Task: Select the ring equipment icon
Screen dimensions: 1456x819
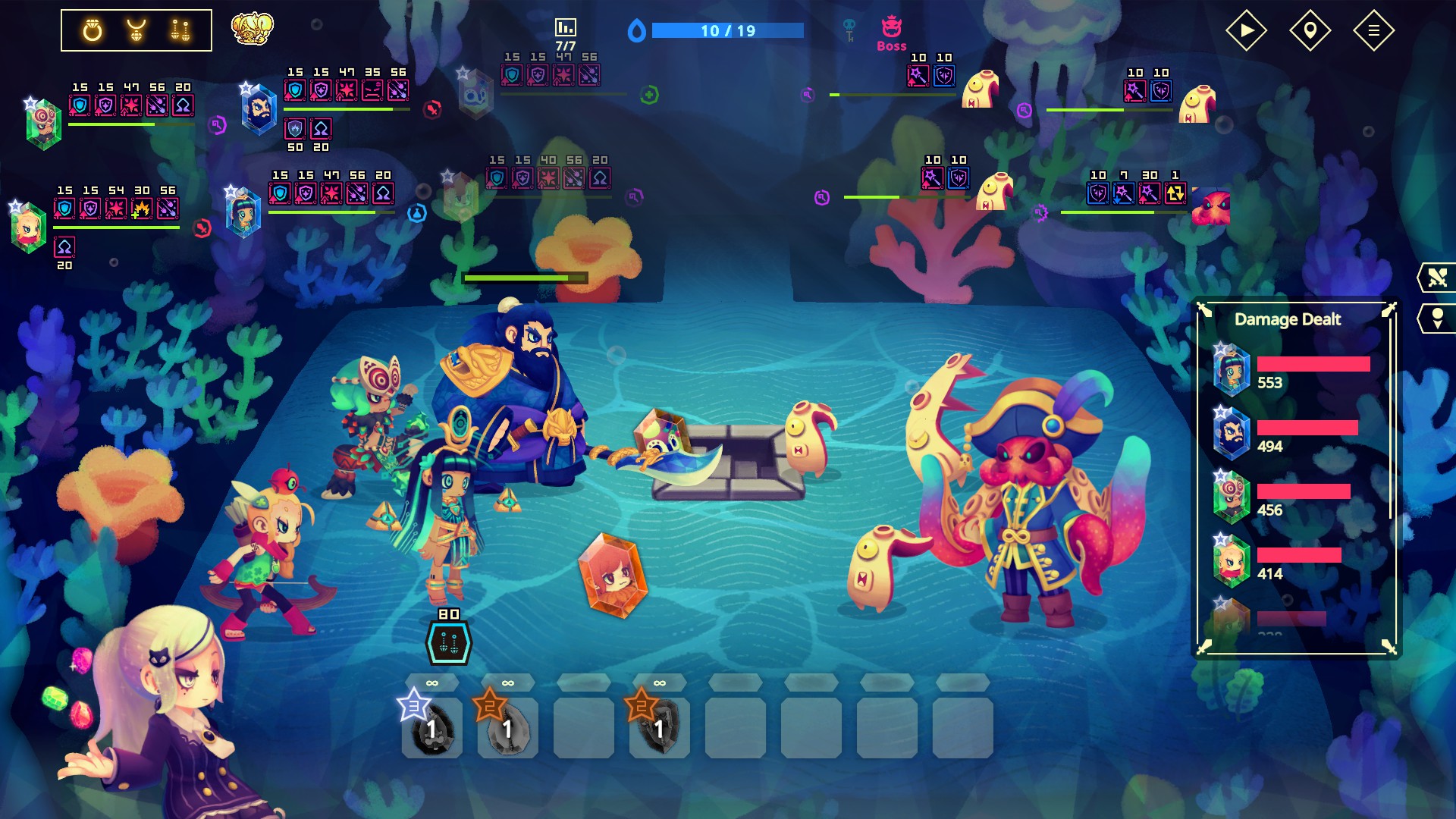Action: point(93,30)
